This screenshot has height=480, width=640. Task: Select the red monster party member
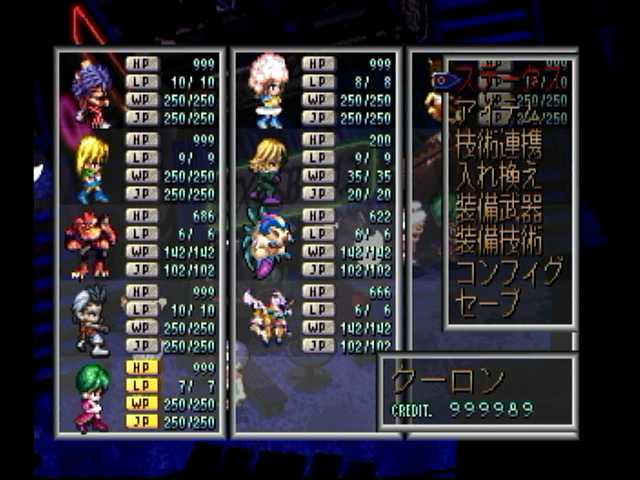point(90,243)
